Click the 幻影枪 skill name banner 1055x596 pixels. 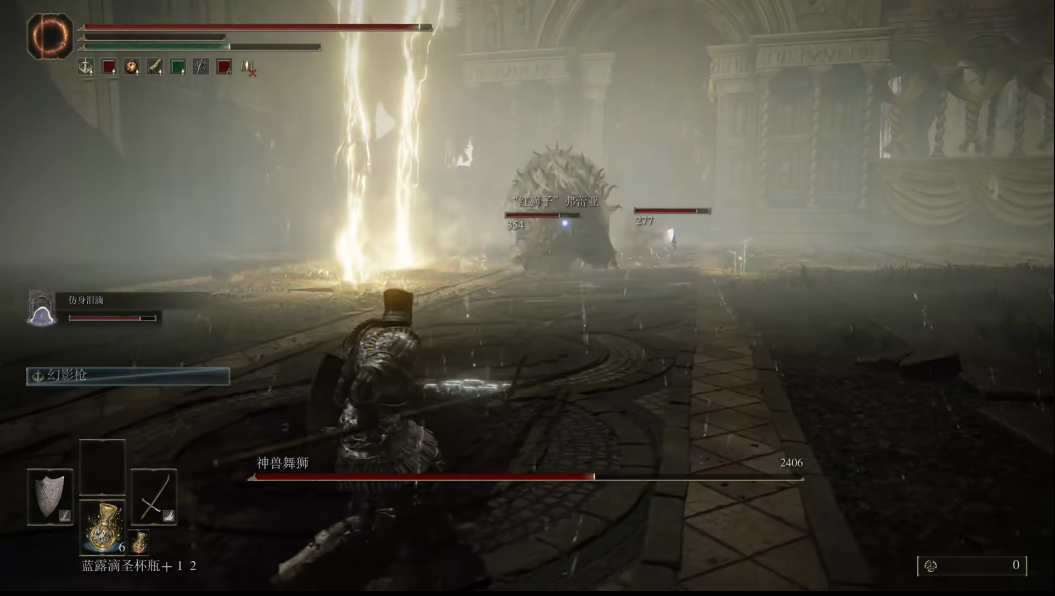tap(128, 376)
